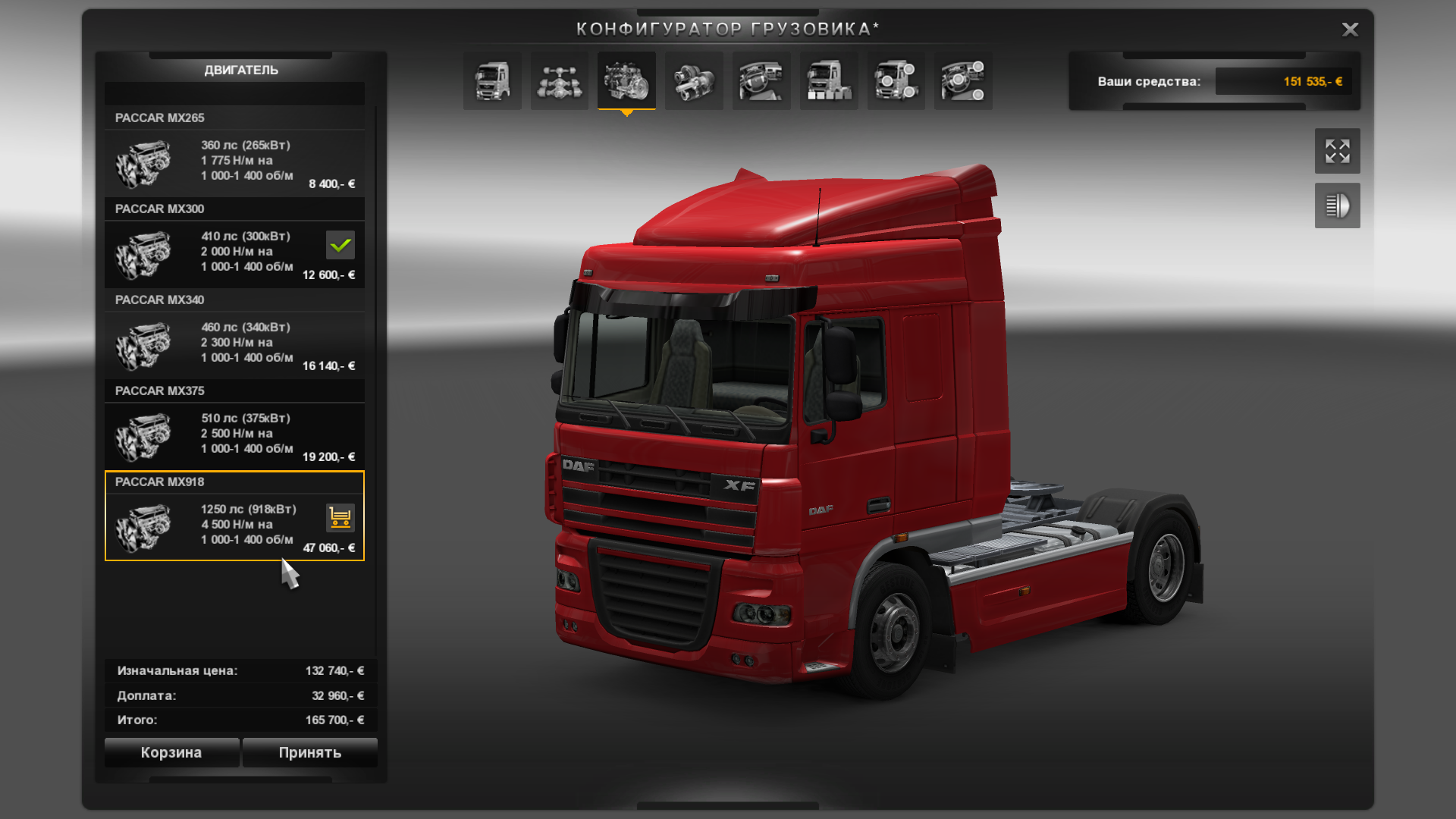Switch to the cabin configuration tab
Screen dimensions: 1456x819
pyautogui.click(x=492, y=81)
